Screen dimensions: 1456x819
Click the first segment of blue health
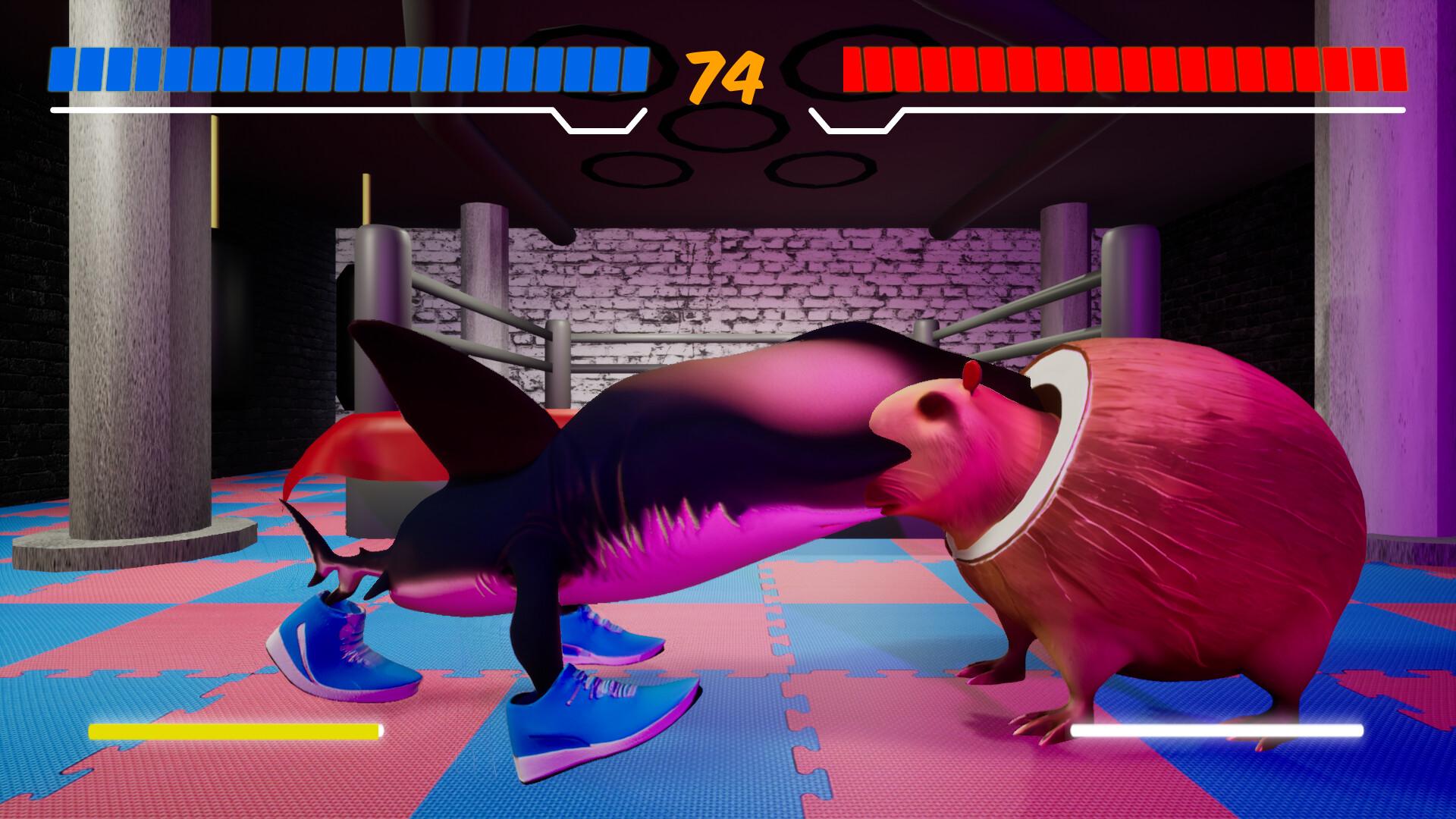[x=61, y=70]
